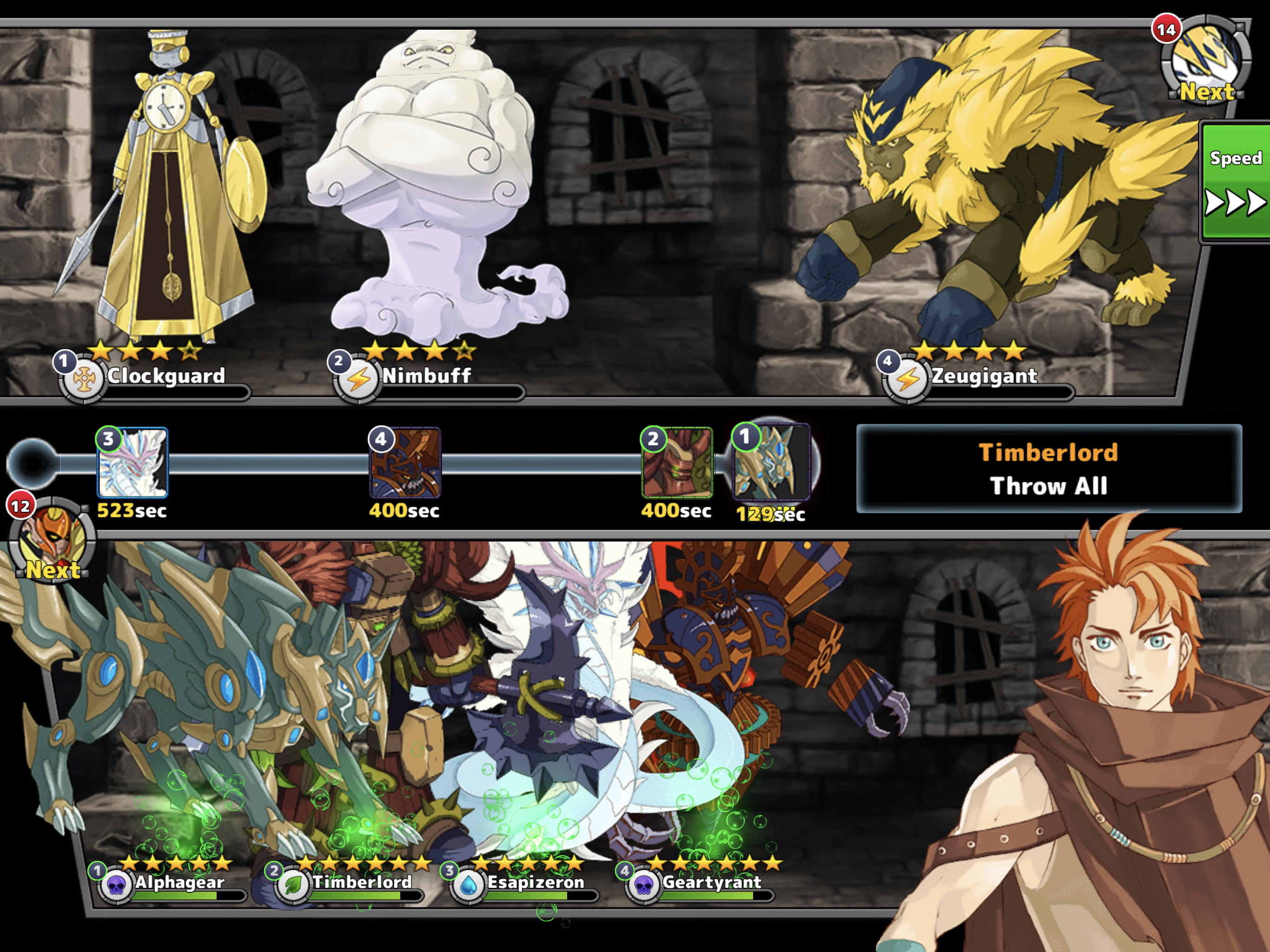Screen dimensions: 1270x952
Task: Select Geartyrant portrait on turn timeline
Action: click(405, 463)
